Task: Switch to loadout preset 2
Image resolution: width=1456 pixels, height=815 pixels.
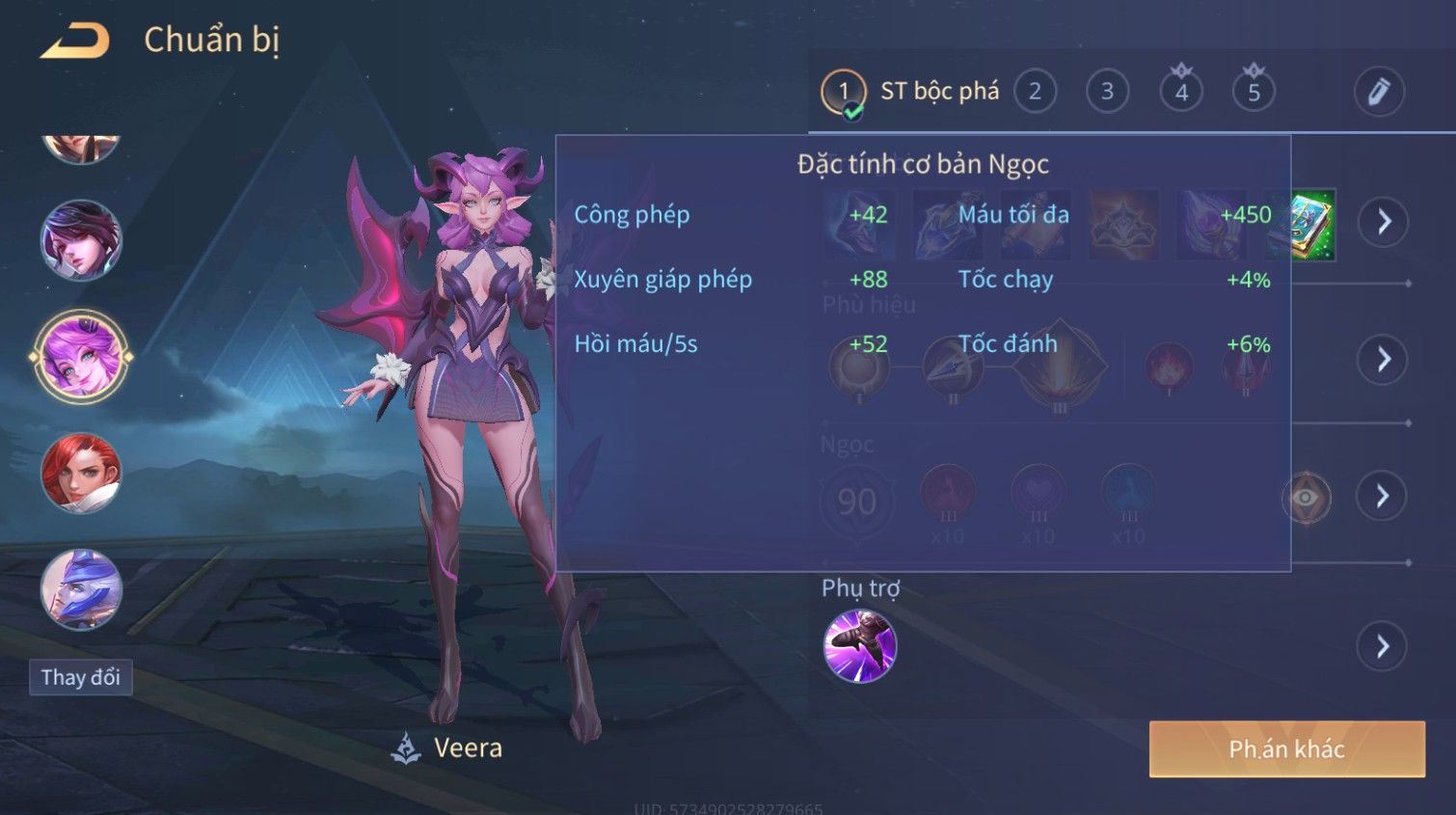Action: [x=1035, y=93]
